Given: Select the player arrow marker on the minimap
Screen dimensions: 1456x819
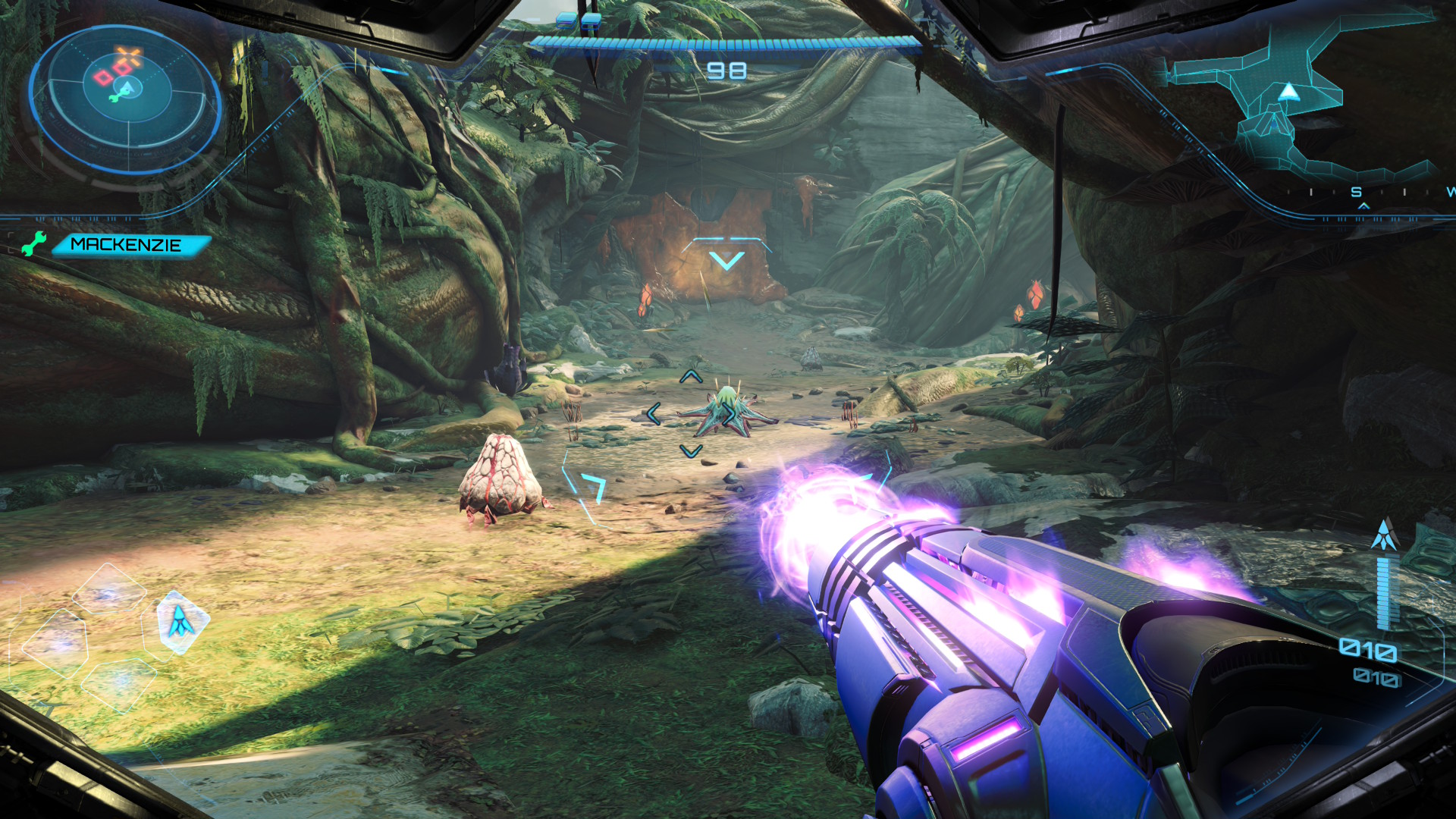Looking at the screenshot, I should (1288, 93).
